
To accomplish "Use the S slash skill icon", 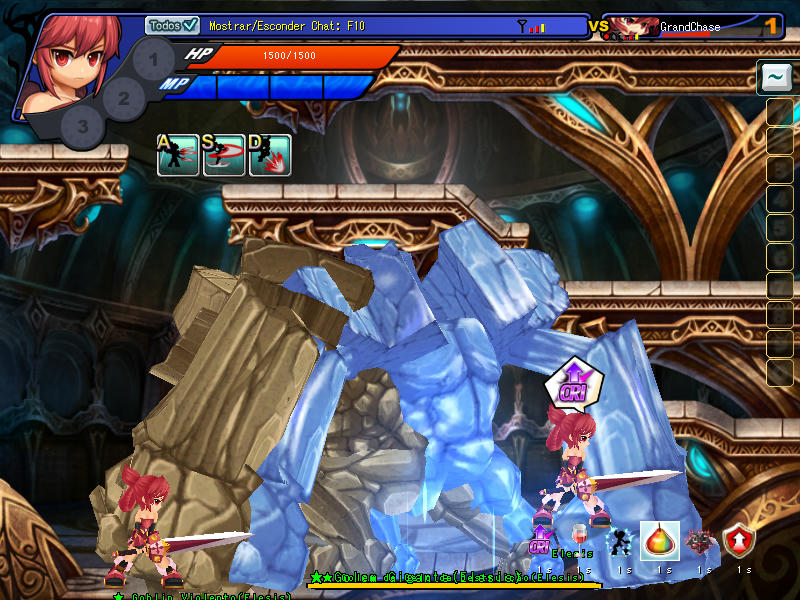I will coord(224,155).
